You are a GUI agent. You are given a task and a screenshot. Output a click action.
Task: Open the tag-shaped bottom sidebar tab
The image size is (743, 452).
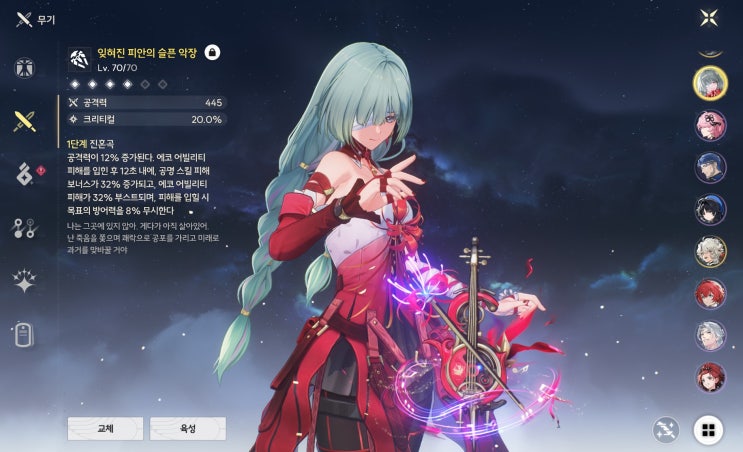(x=24, y=334)
